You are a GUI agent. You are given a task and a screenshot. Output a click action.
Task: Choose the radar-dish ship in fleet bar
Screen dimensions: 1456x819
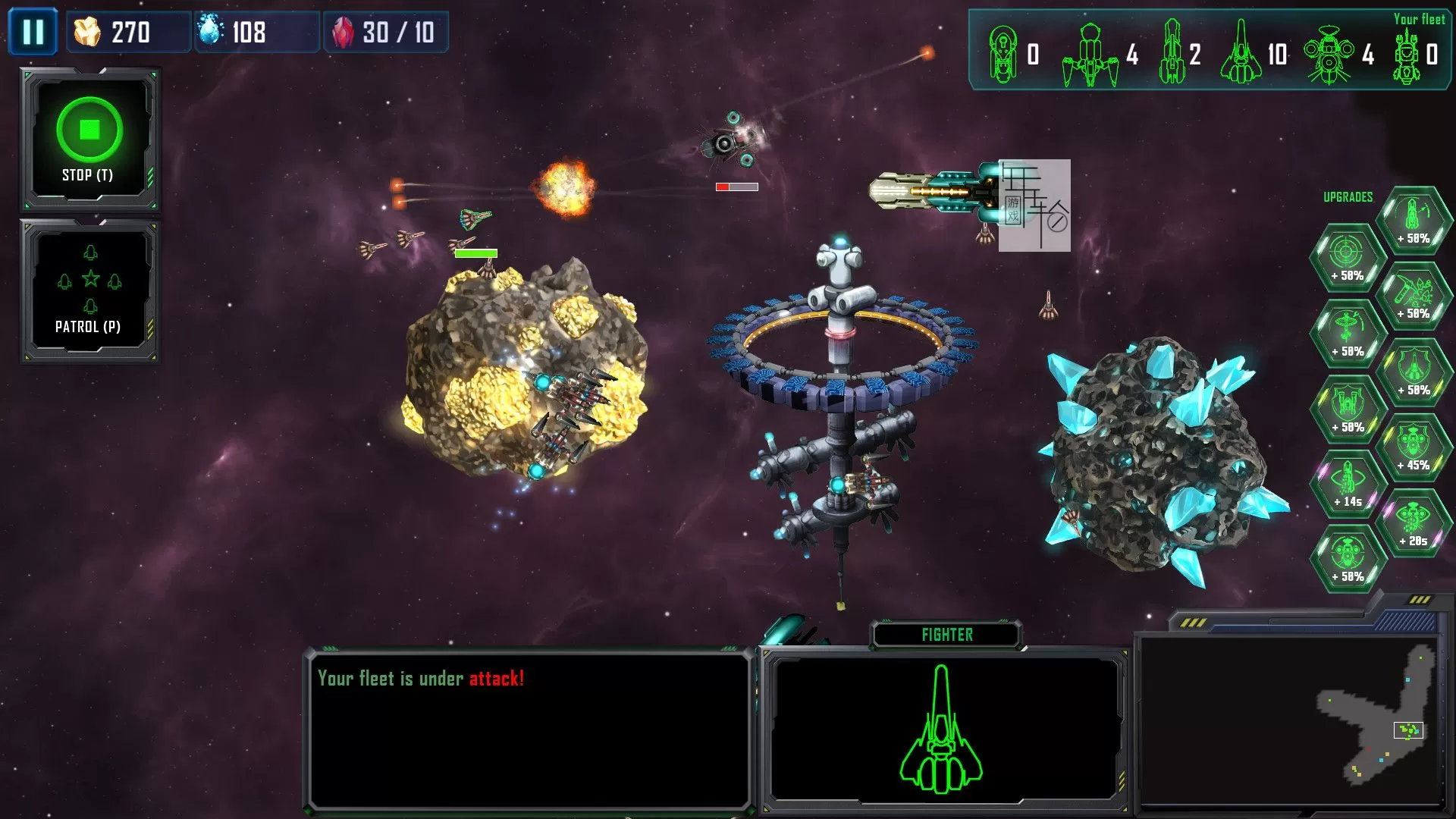click(x=1329, y=53)
